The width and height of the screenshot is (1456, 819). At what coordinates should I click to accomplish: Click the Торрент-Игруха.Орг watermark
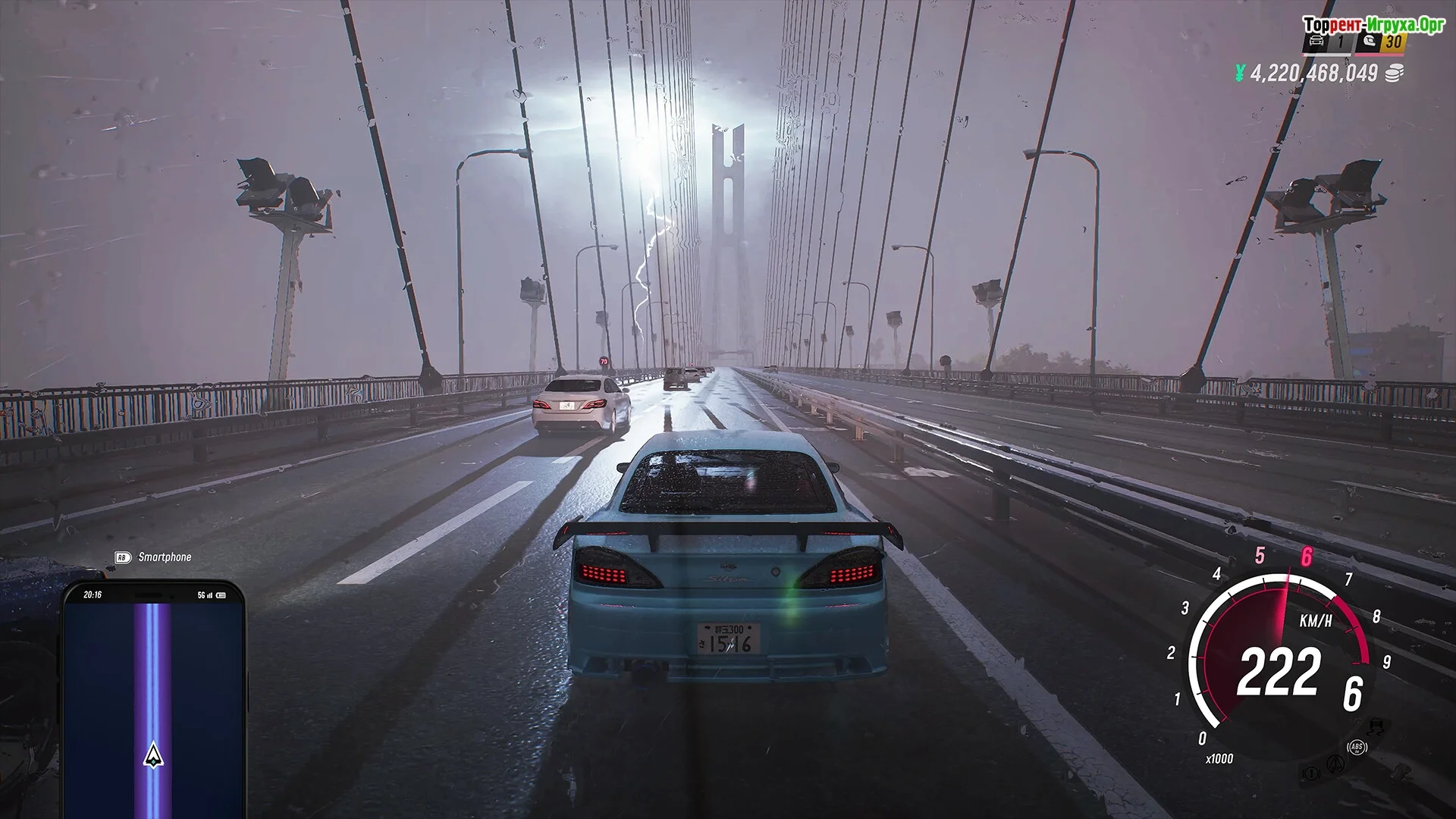pos(1373,24)
